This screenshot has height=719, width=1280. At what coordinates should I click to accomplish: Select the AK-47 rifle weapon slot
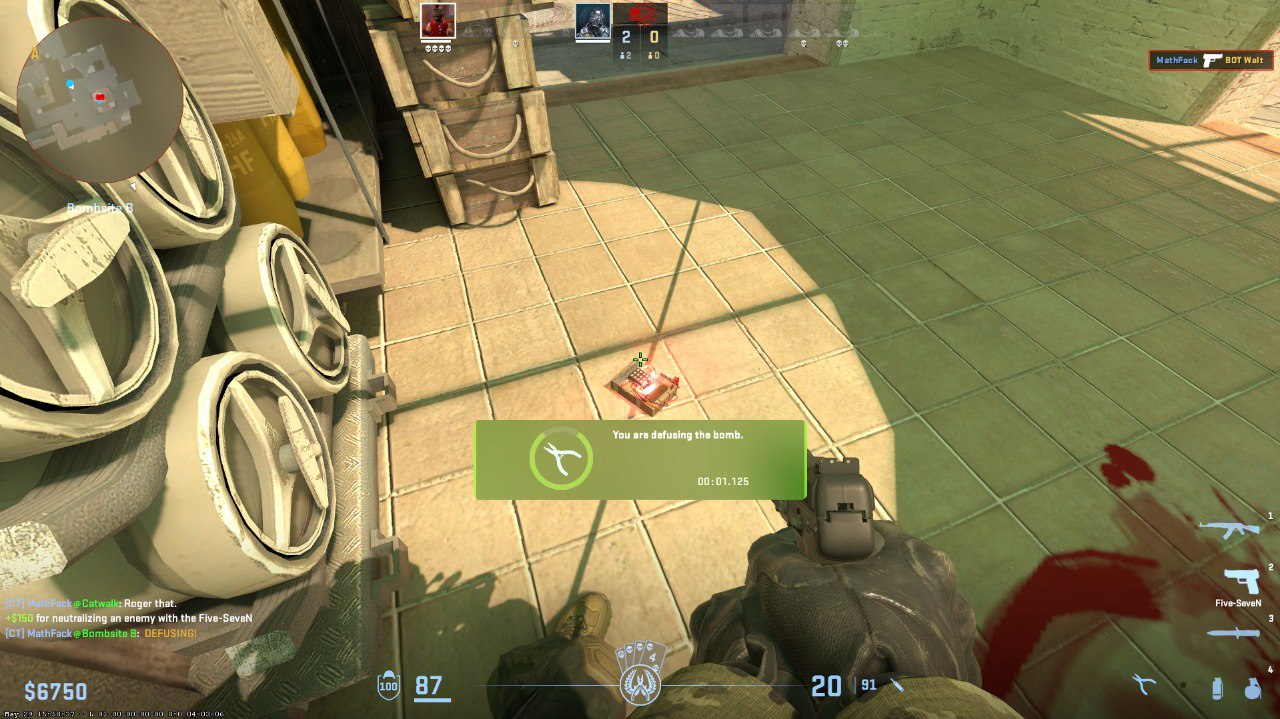(1229, 529)
